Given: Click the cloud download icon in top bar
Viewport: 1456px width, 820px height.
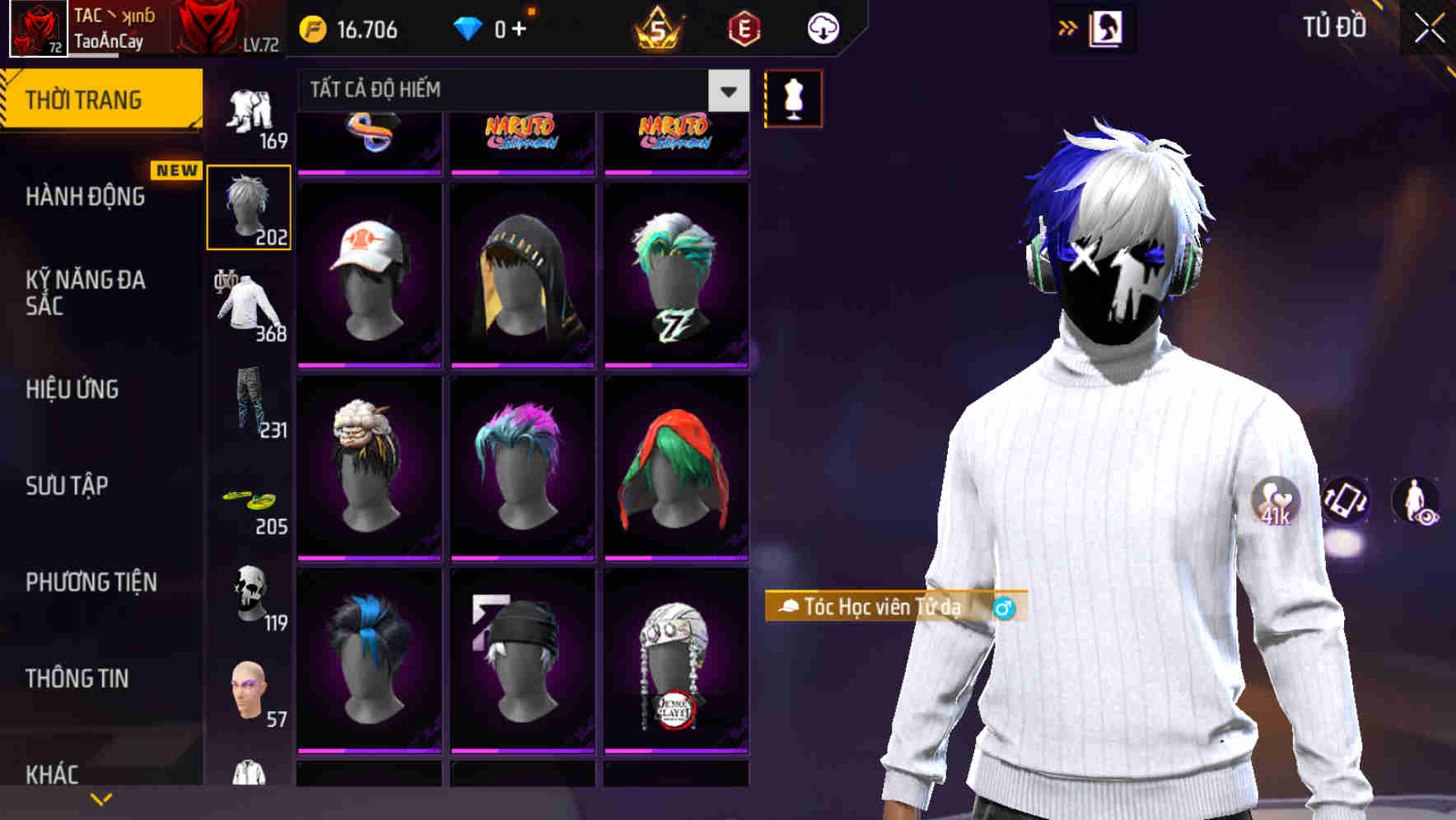Looking at the screenshot, I should pos(822,27).
